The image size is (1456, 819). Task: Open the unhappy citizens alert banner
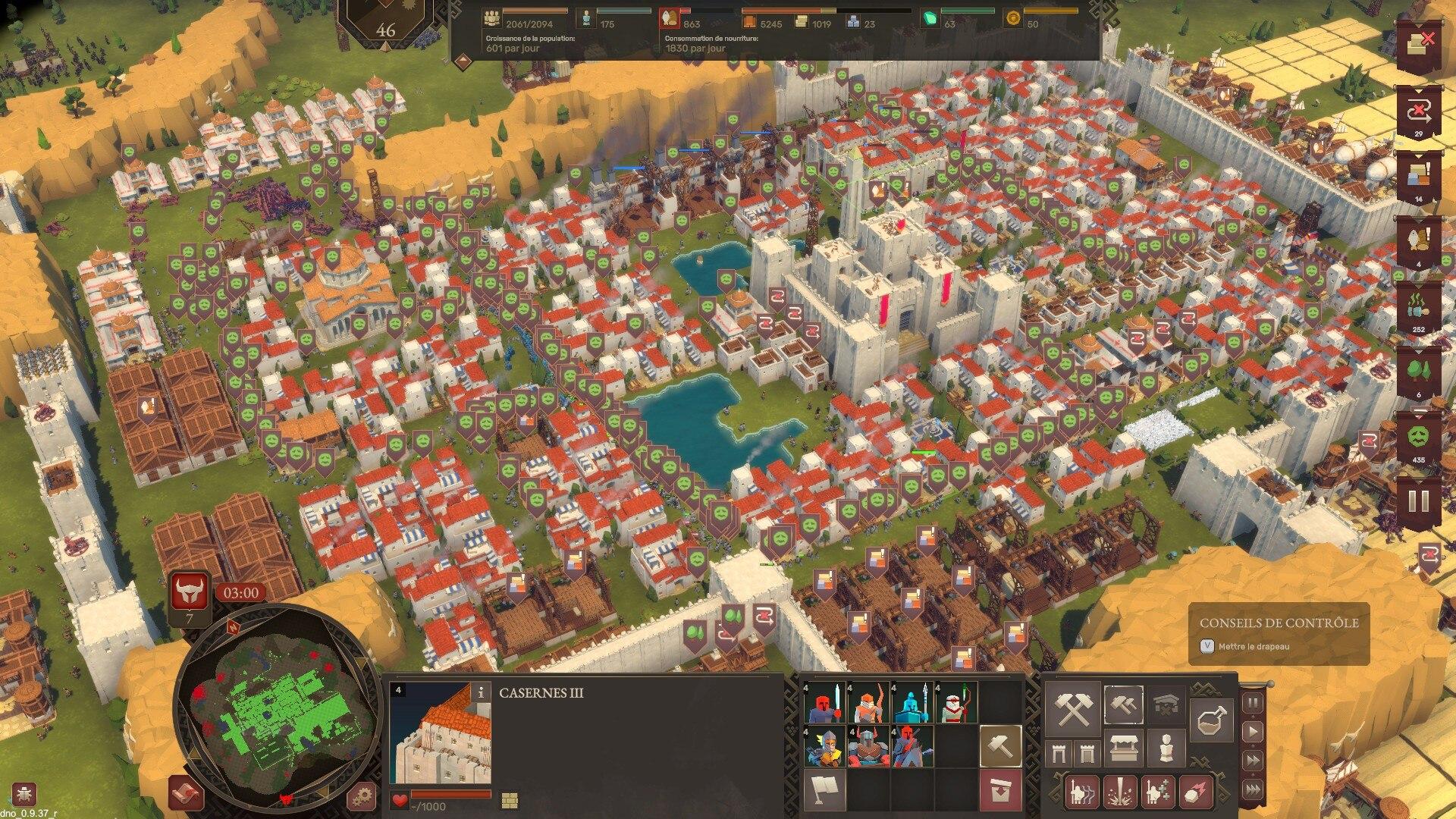1418,441
